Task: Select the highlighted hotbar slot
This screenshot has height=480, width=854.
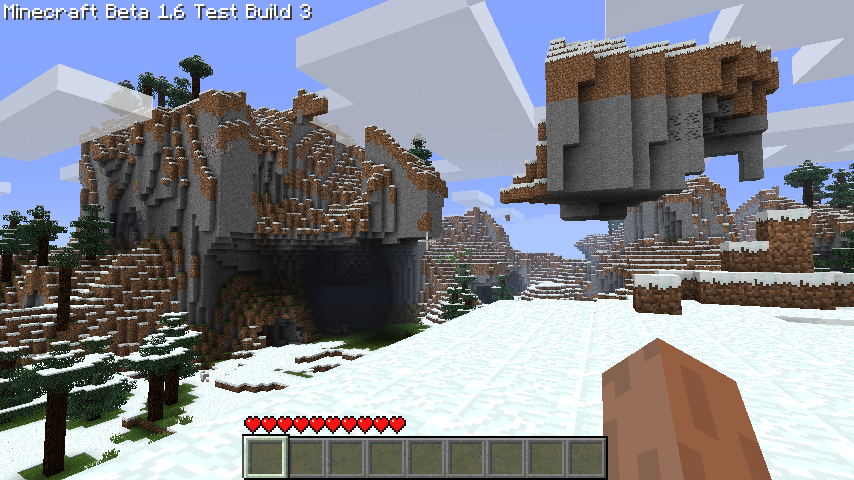Action: [266, 458]
